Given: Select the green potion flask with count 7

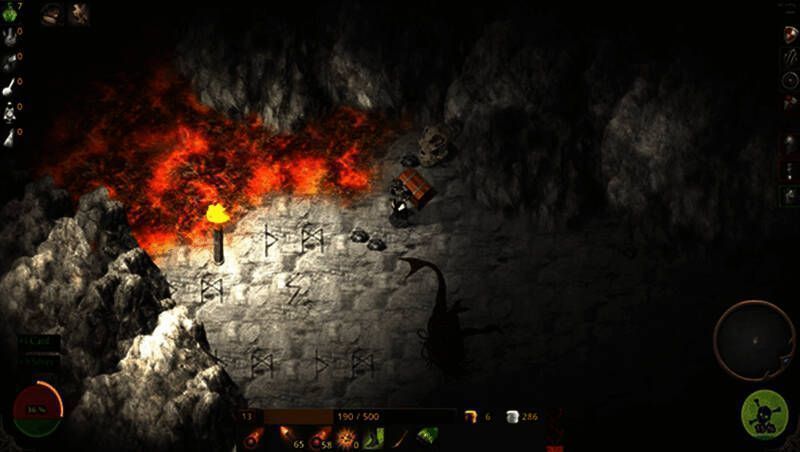Looking at the screenshot, I should pos(7,12).
